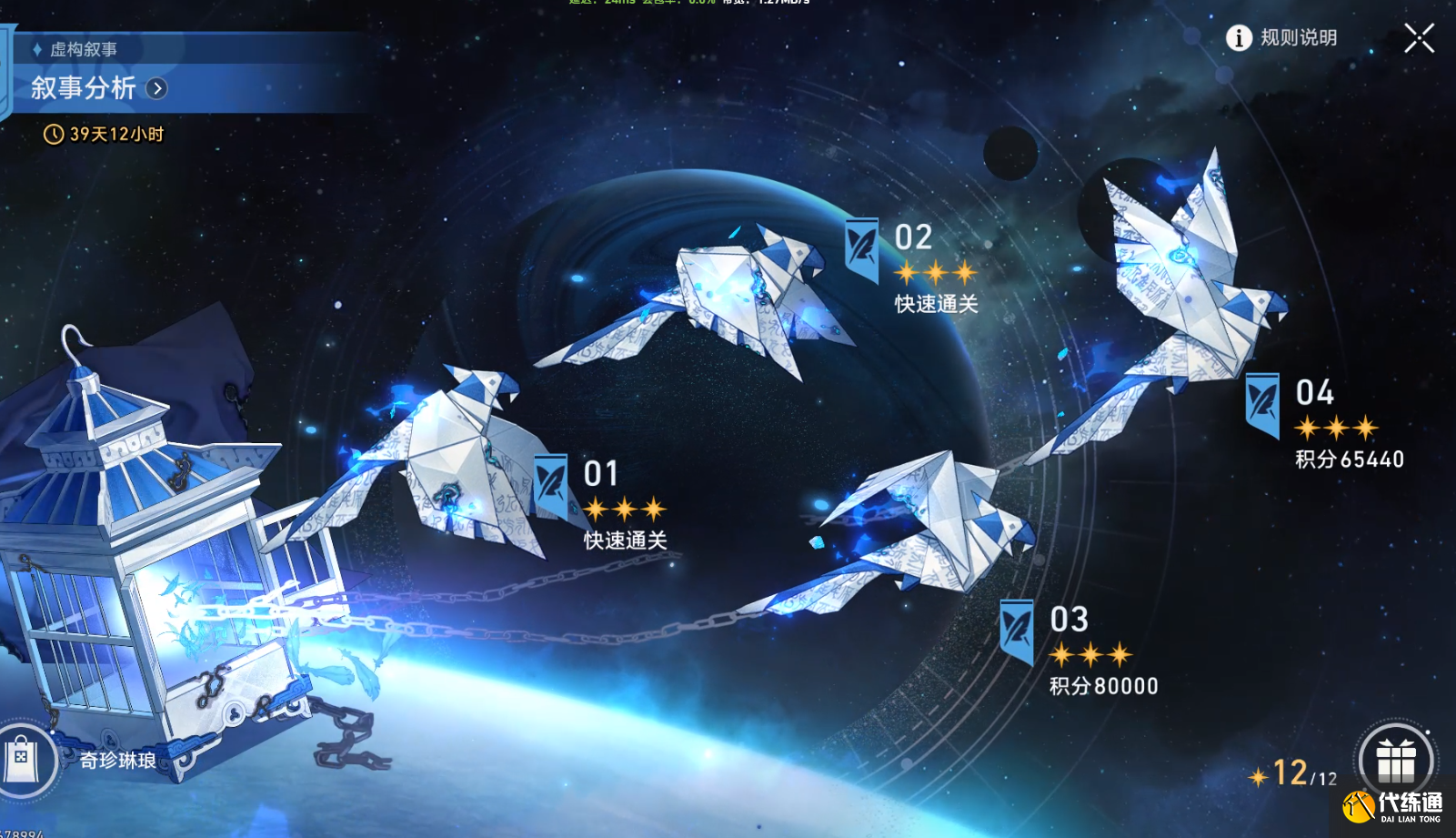Open the gift box star rewards
Image resolution: width=1456 pixels, height=838 pixels.
[x=1395, y=761]
